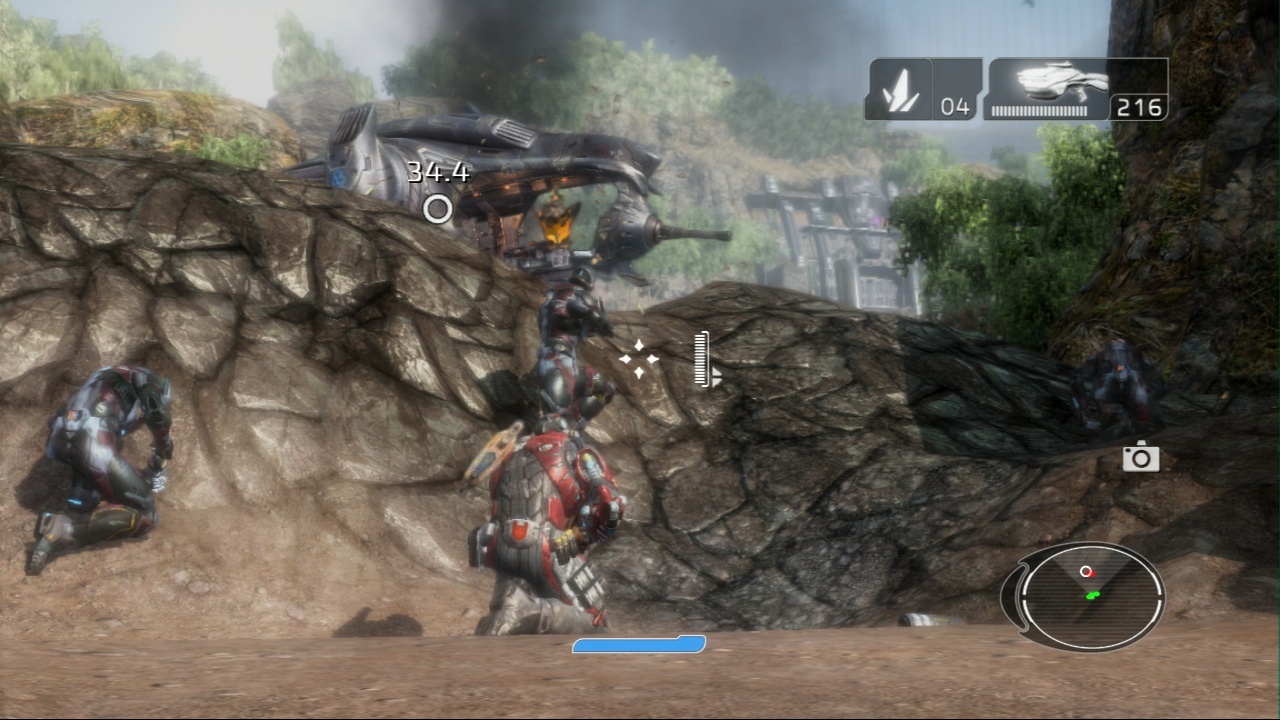This screenshot has height=720, width=1280.
Task: Select the equipped rifle weapon icon
Action: pyautogui.click(x=1050, y=82)
